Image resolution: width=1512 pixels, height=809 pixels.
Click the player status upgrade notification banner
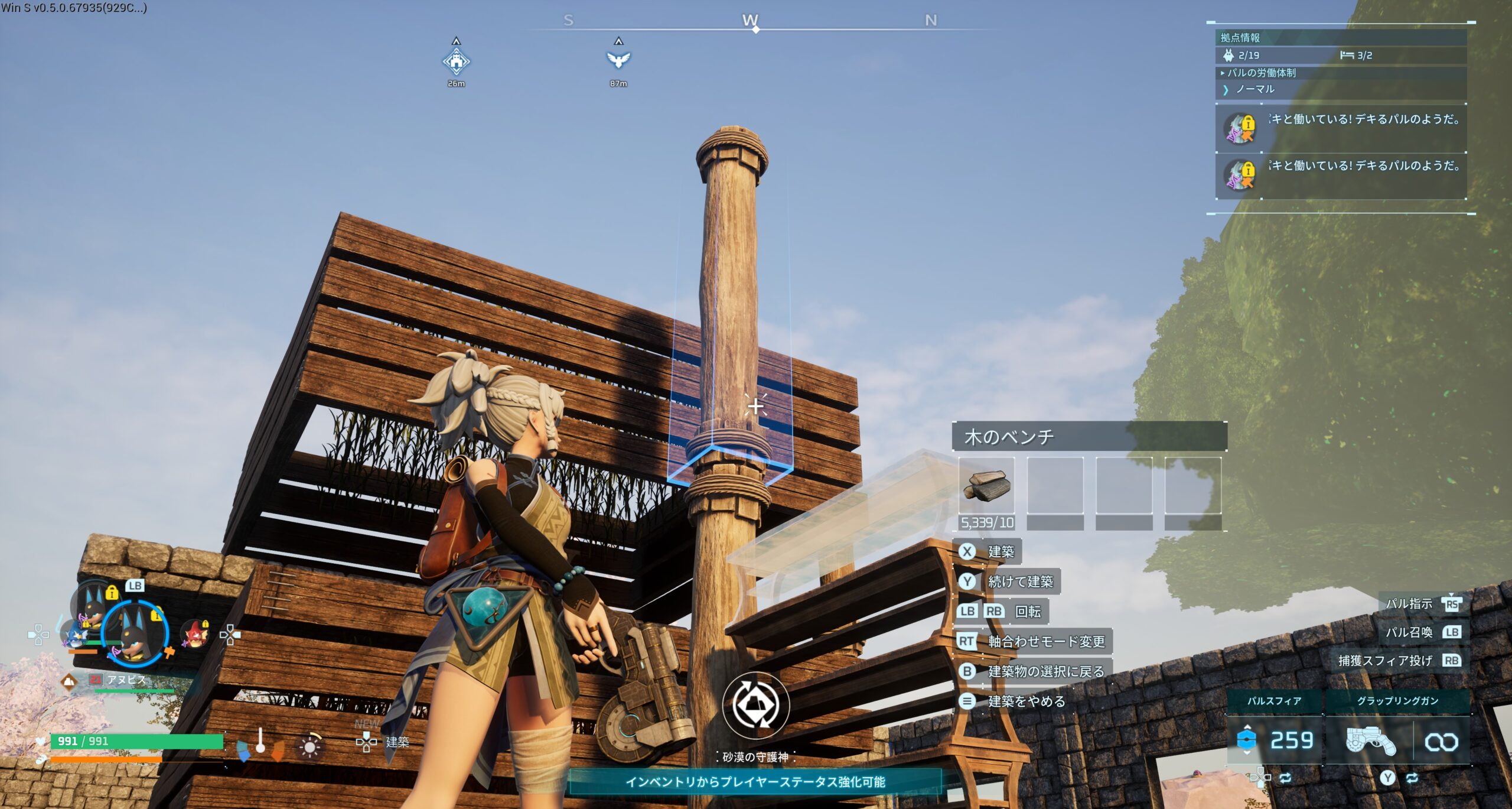[x=755, y=782]
